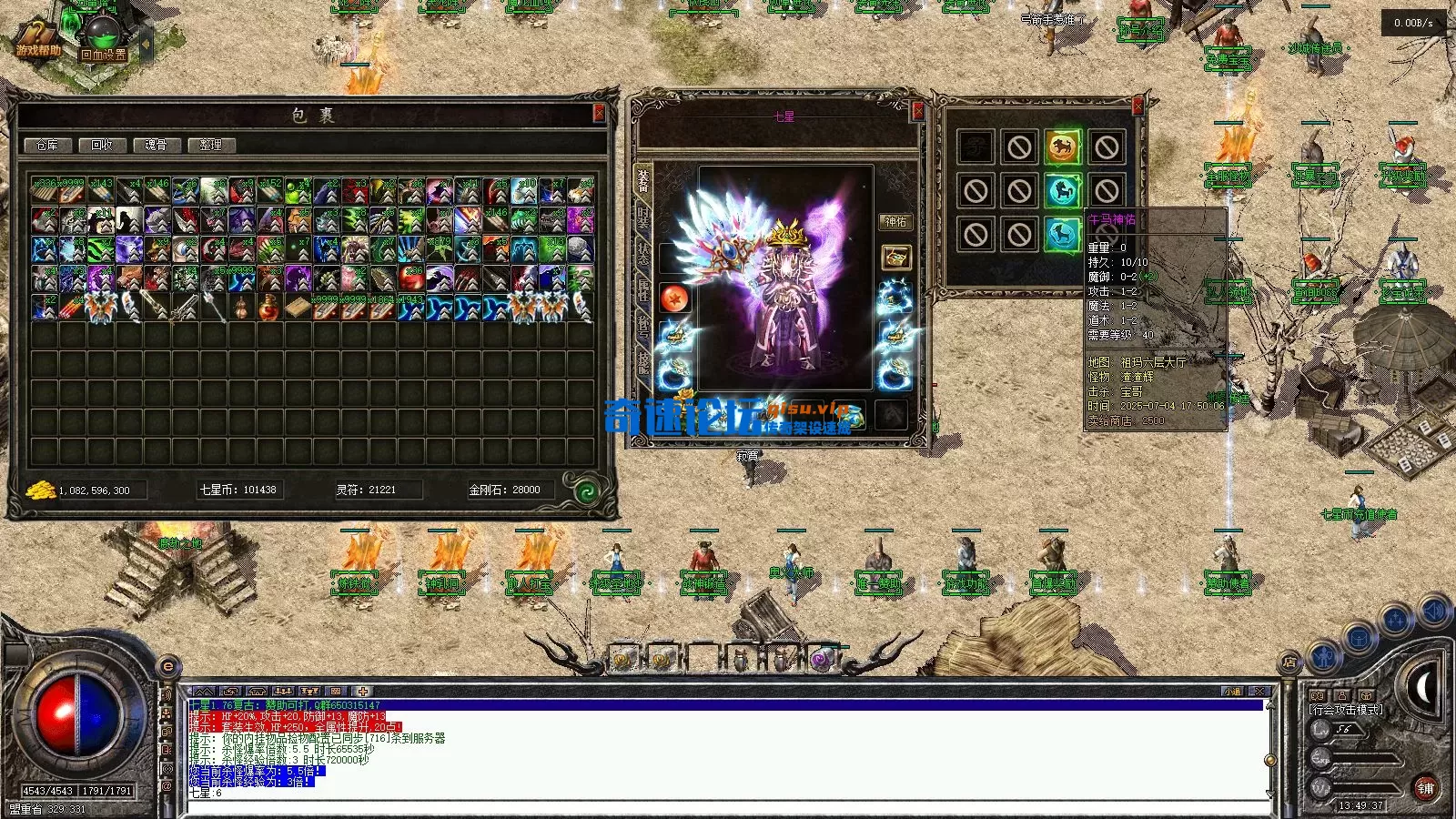Select the brown gourd bottle item
The image size is (1456, 819).
[x=240, y=308]
